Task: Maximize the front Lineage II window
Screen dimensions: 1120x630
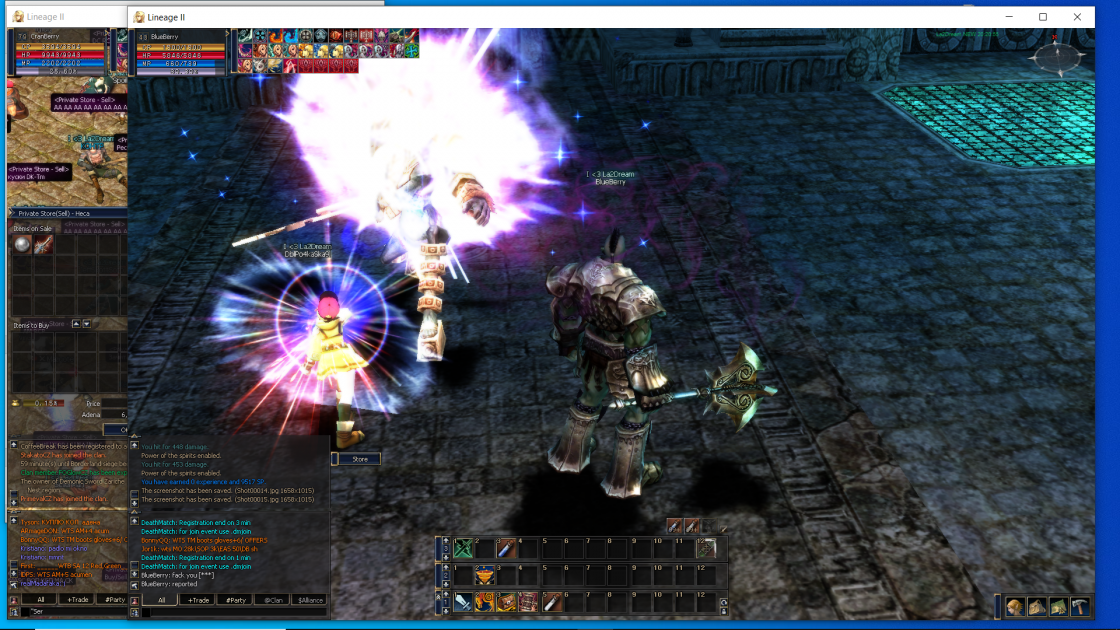Action: [x=1043, y=17]
